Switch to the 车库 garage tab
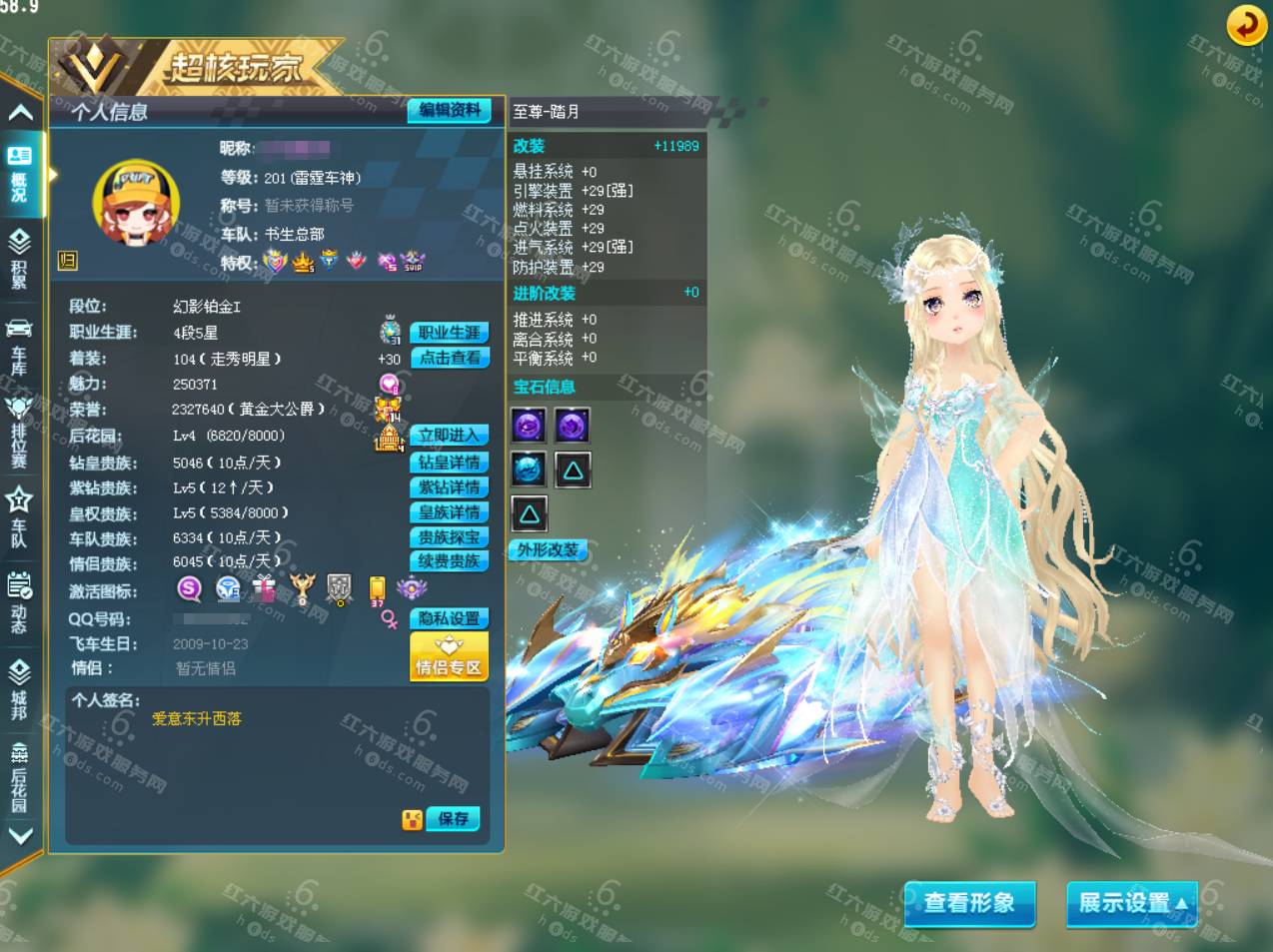 [x=20, y=348]
